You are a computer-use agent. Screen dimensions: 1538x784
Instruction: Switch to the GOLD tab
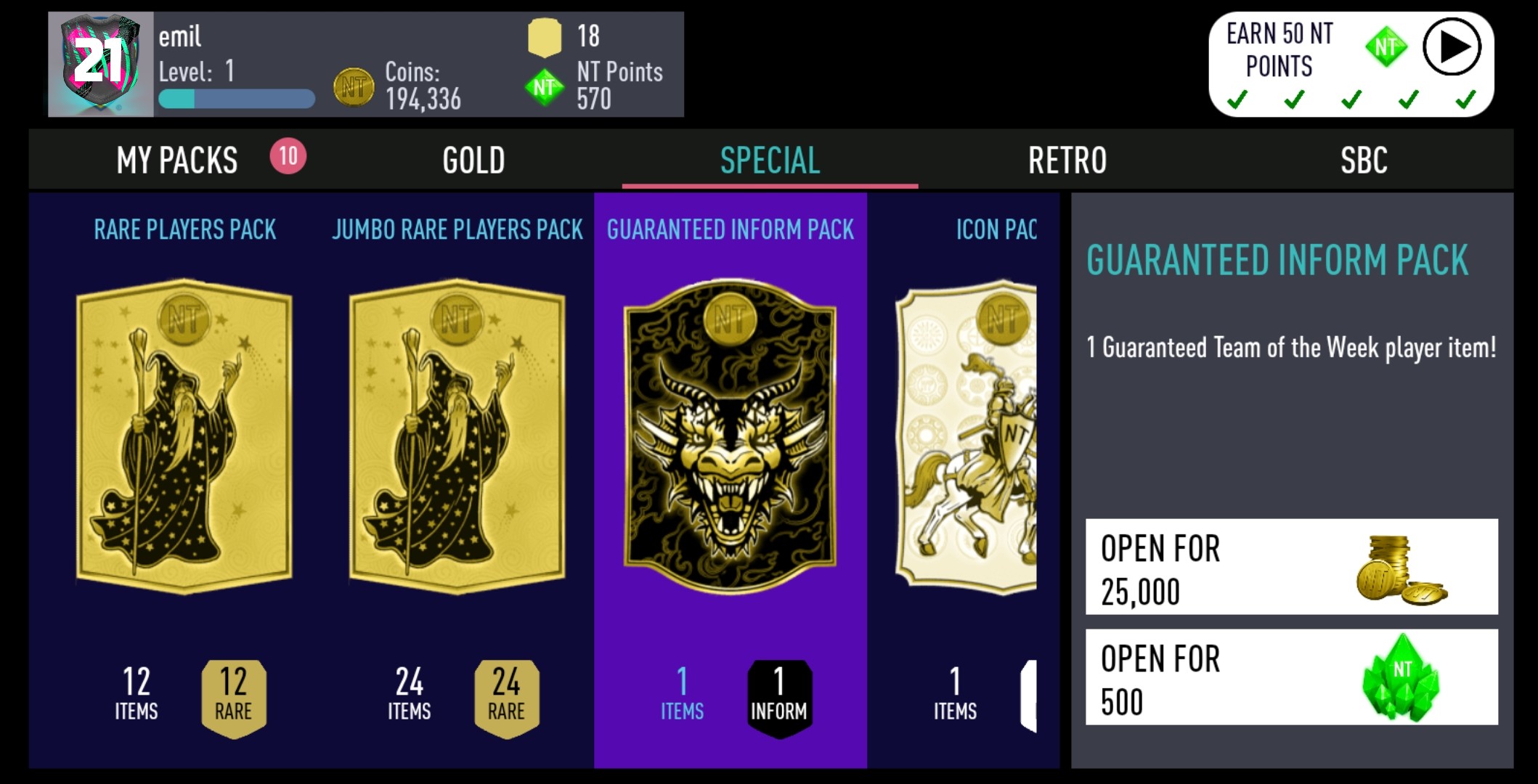point(473,160)
